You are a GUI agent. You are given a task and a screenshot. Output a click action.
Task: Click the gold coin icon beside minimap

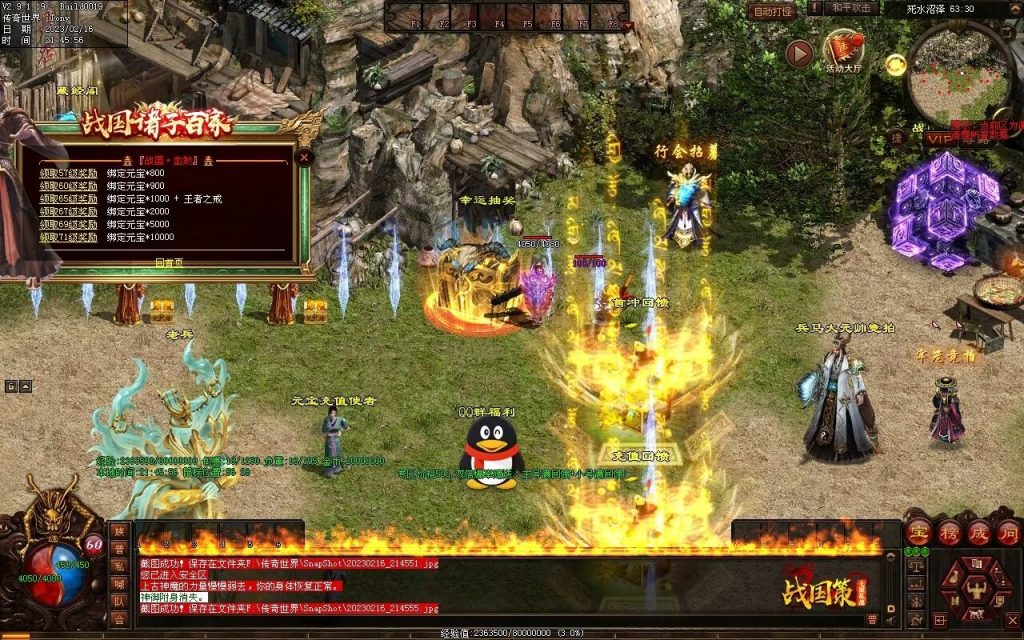(895, 65)
